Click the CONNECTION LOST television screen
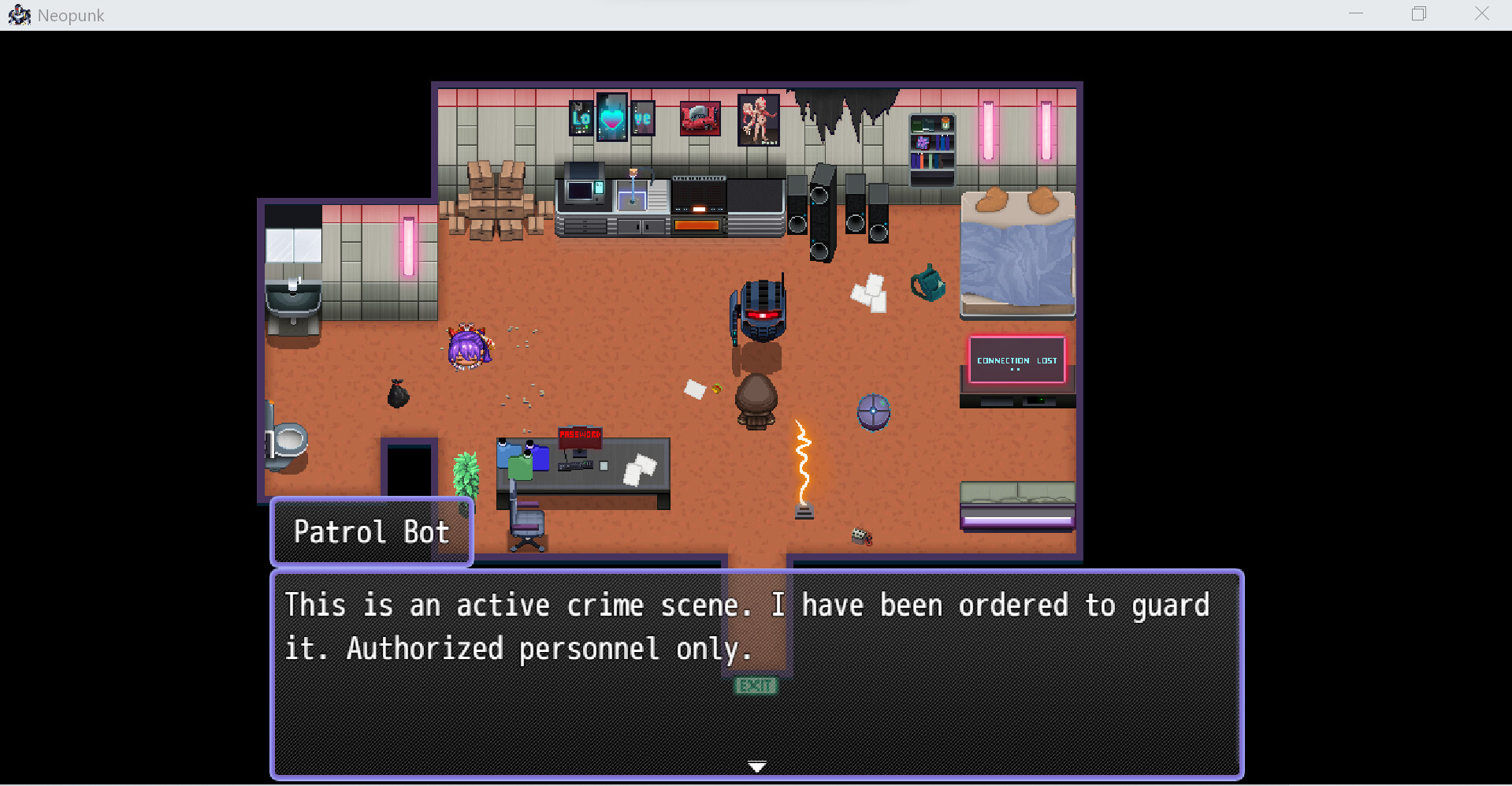The width and height of the screenshot is (1512, 786). 1016,360
